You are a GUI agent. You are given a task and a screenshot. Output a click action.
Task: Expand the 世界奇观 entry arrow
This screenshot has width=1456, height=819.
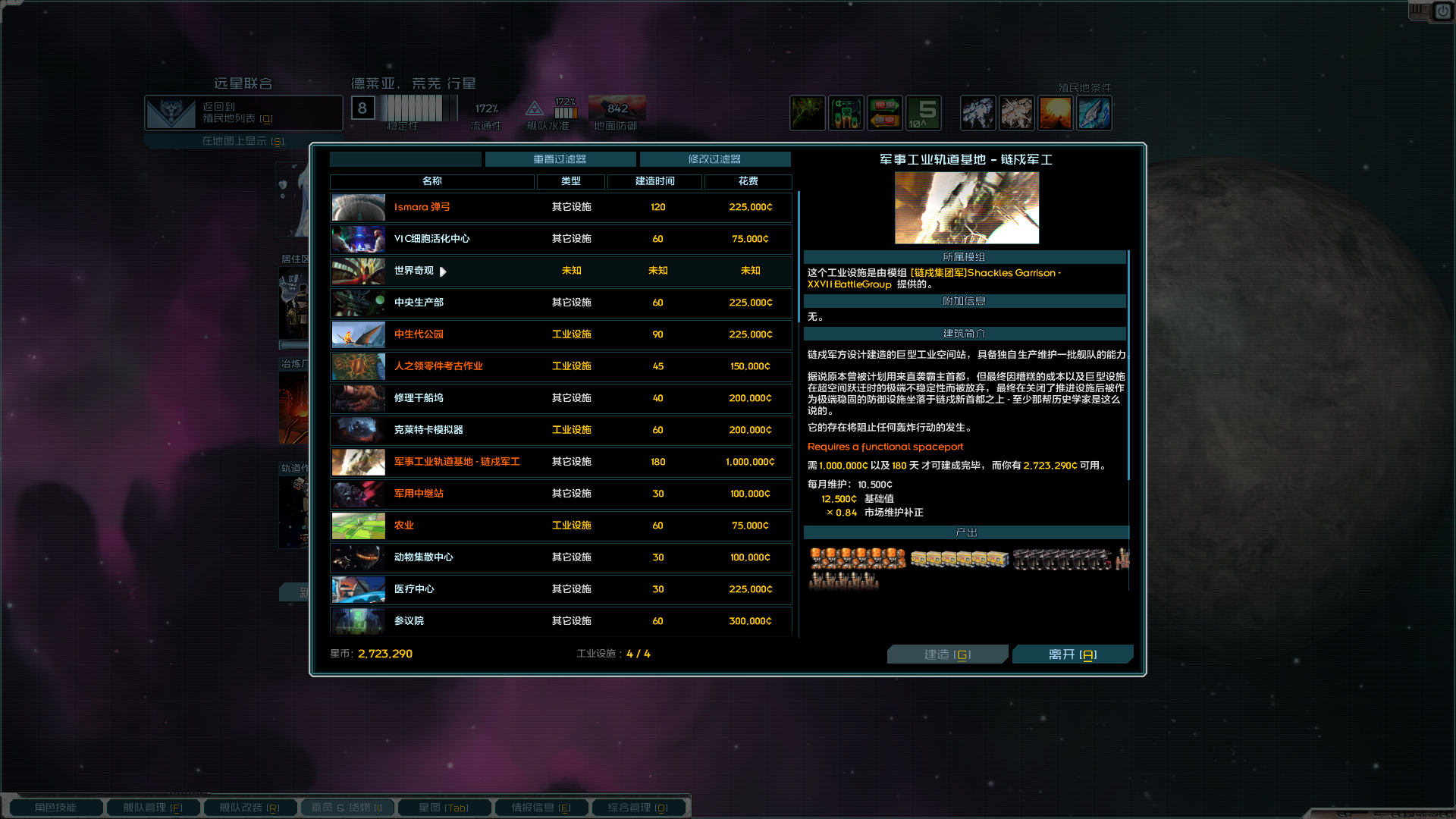tap(443, 271)
